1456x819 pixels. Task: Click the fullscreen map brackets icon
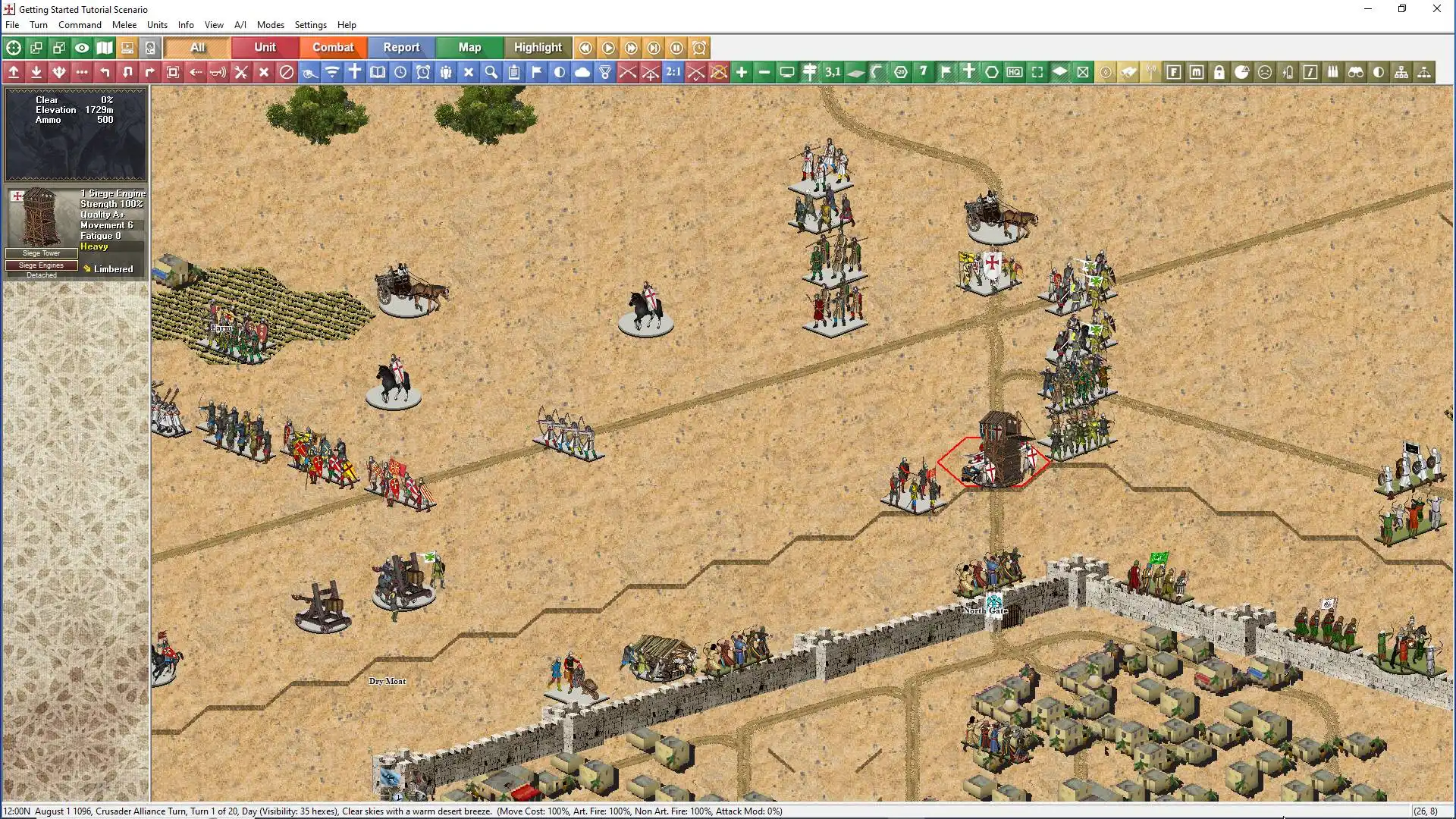(1037, 72)
